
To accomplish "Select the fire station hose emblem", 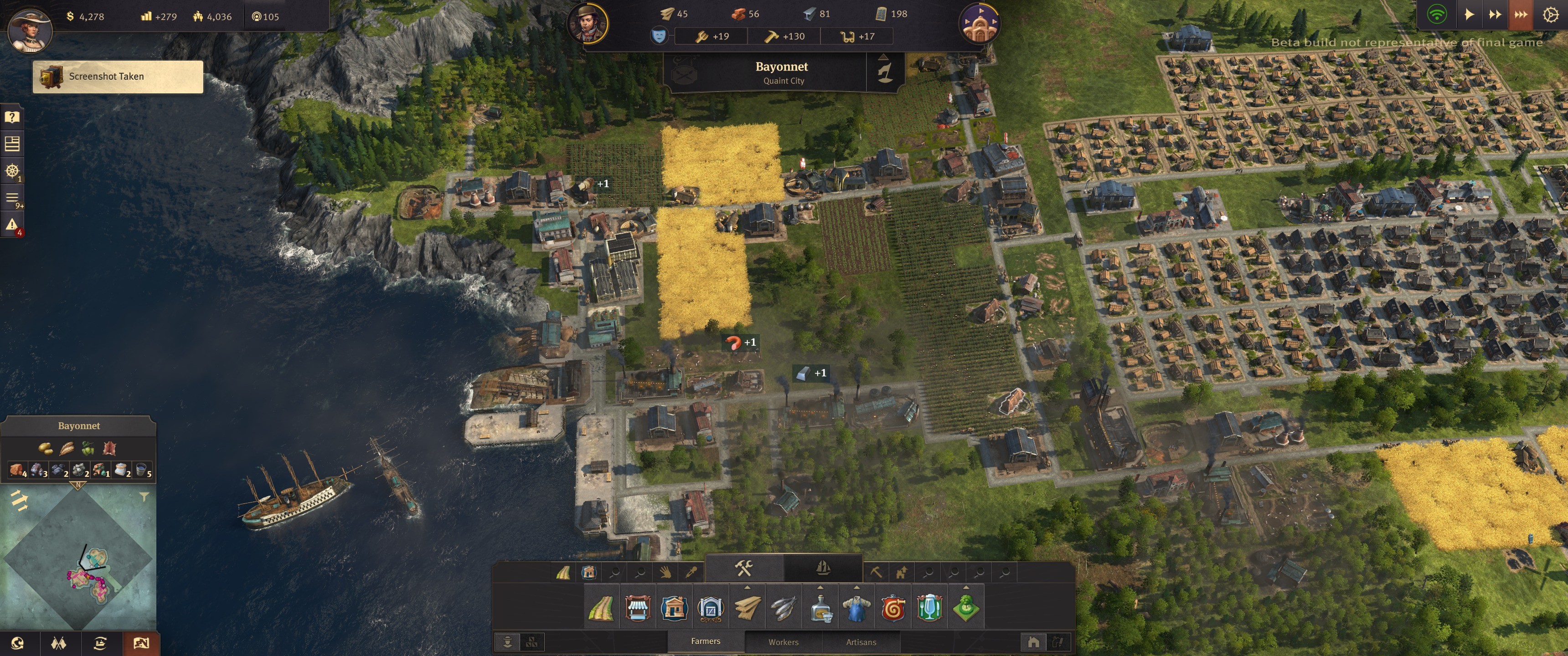I will (893, 608).
